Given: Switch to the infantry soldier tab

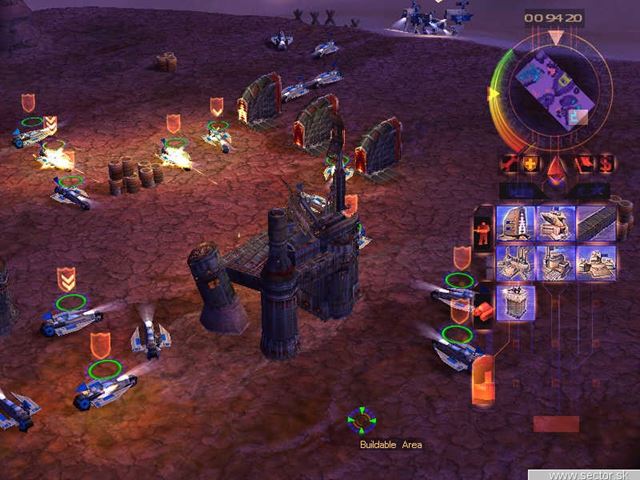Looking at the screenshot, I should click(x=483, y=229).
